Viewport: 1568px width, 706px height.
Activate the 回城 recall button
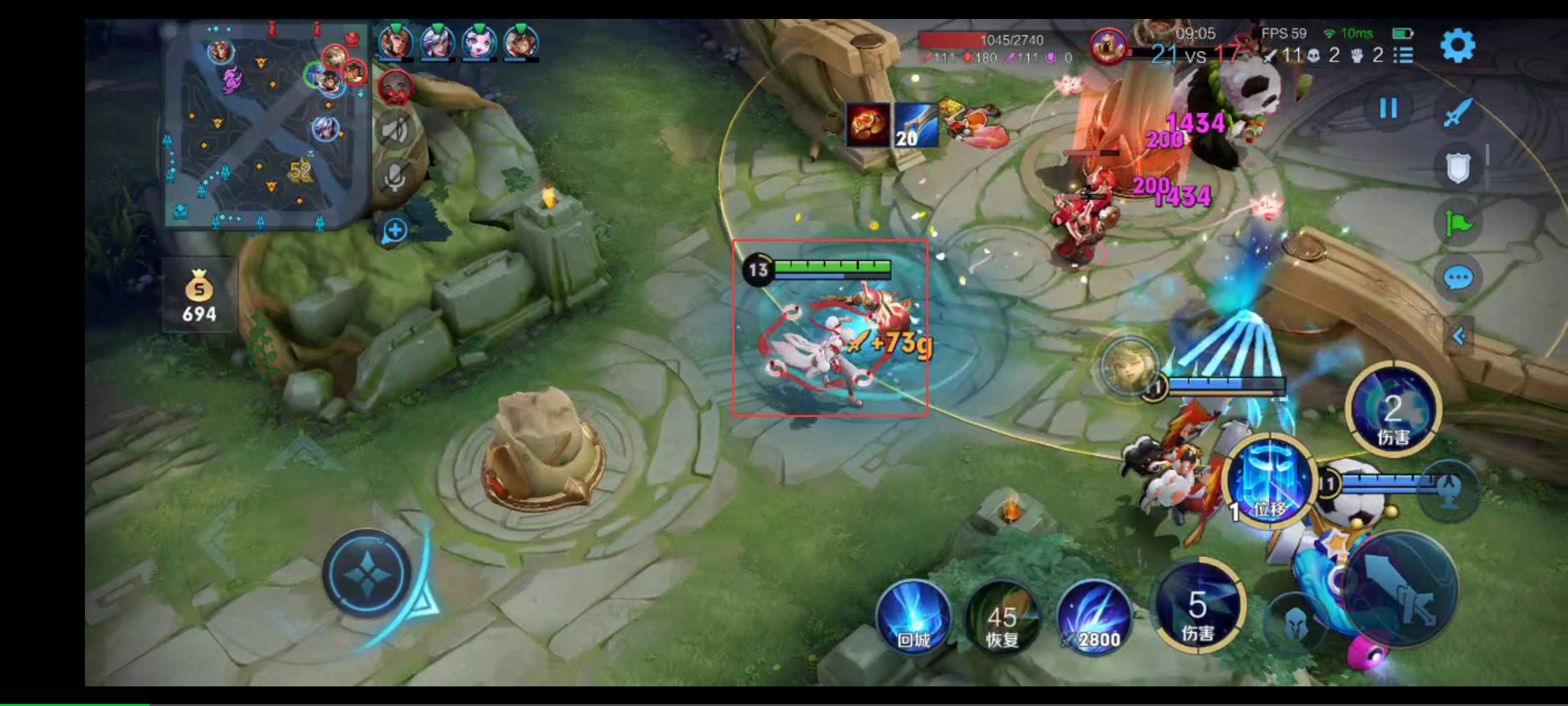(x=913, y=617)
